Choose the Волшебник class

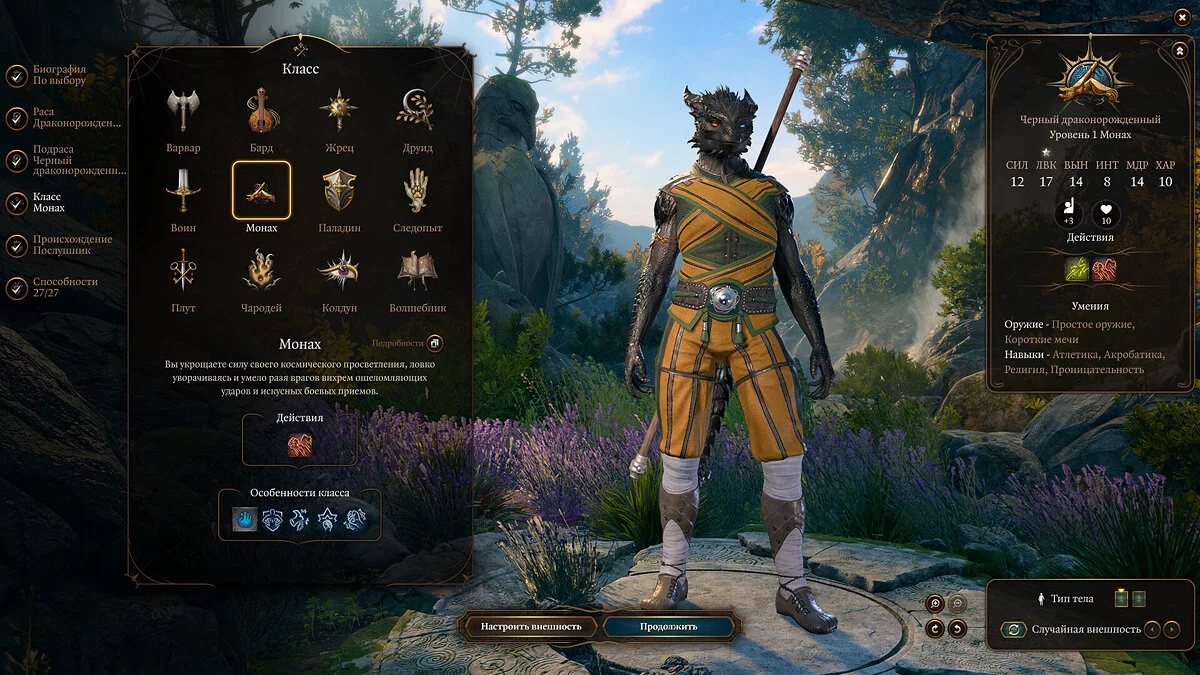pos(417,271)
